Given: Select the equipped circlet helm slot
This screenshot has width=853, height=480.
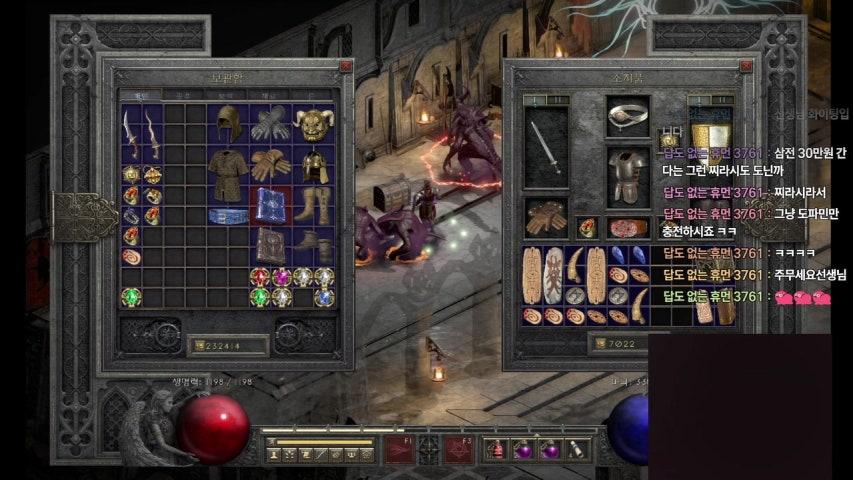Looking at the screenshot, I should tap(628, 116).
